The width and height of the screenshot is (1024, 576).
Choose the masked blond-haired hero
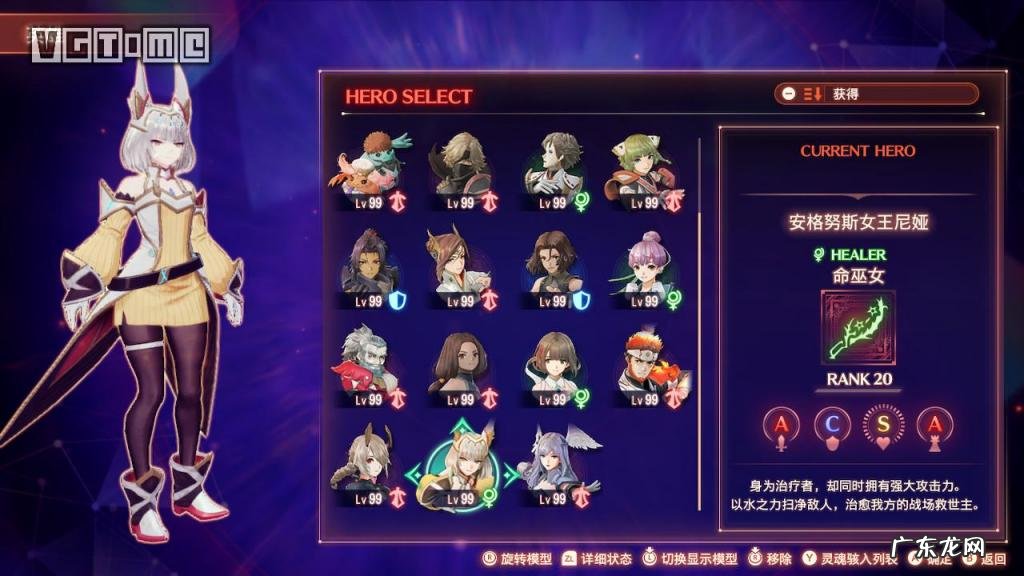(x=461, y=166)
